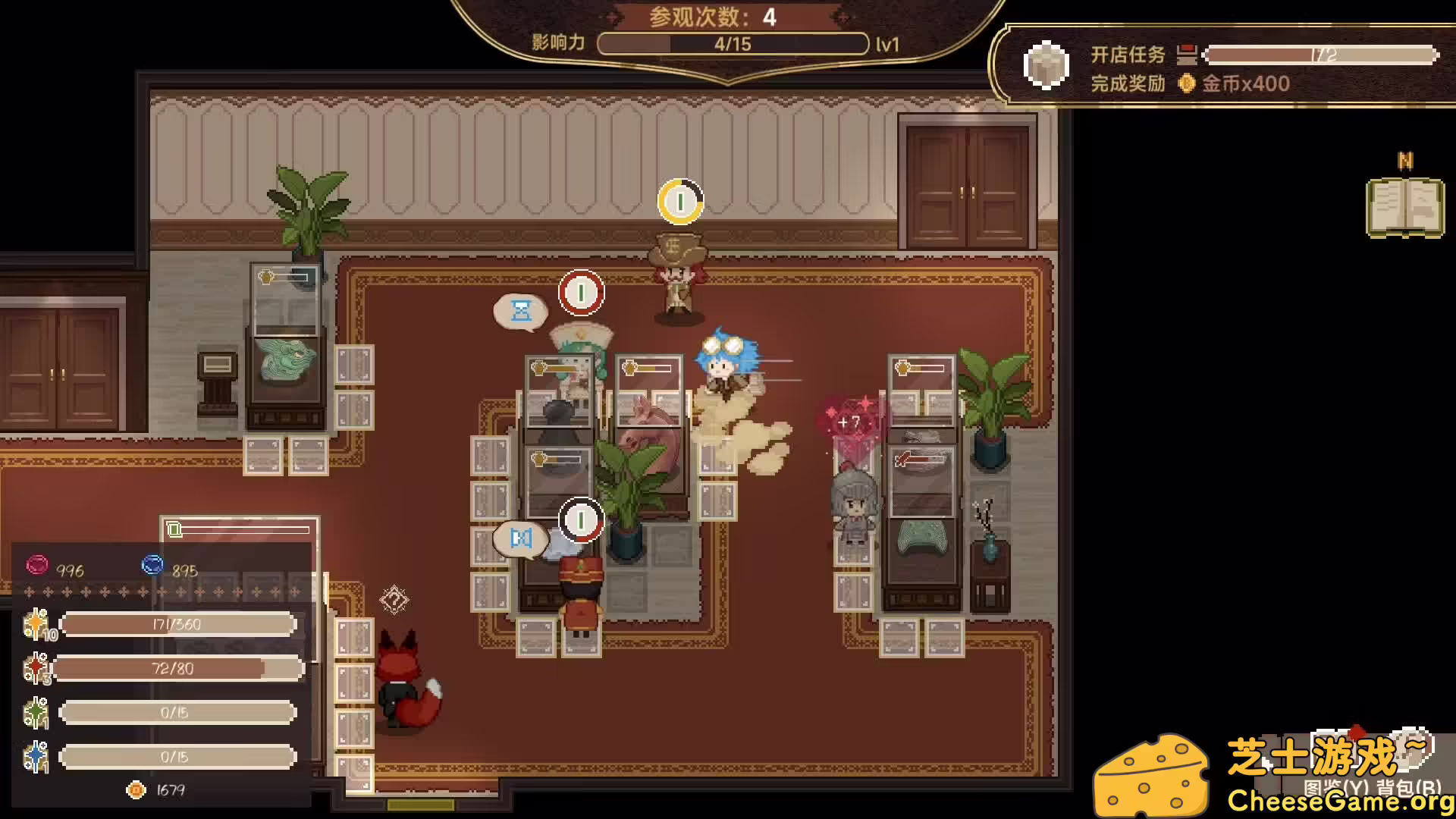Click the red exclamation bubble near the chef visitor

581,293
